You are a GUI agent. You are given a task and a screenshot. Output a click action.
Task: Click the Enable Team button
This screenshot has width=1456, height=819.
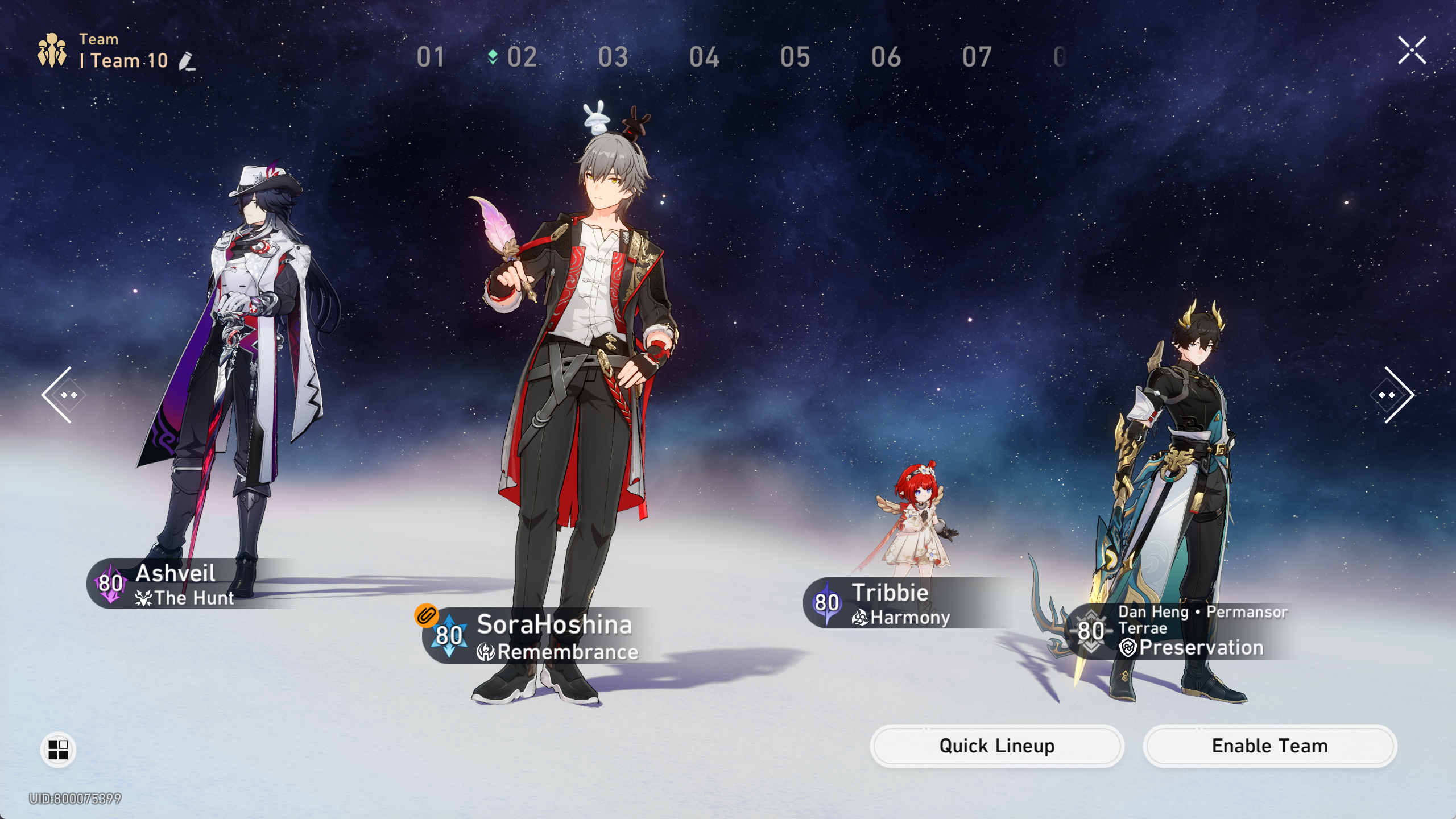pos(1269,746)
